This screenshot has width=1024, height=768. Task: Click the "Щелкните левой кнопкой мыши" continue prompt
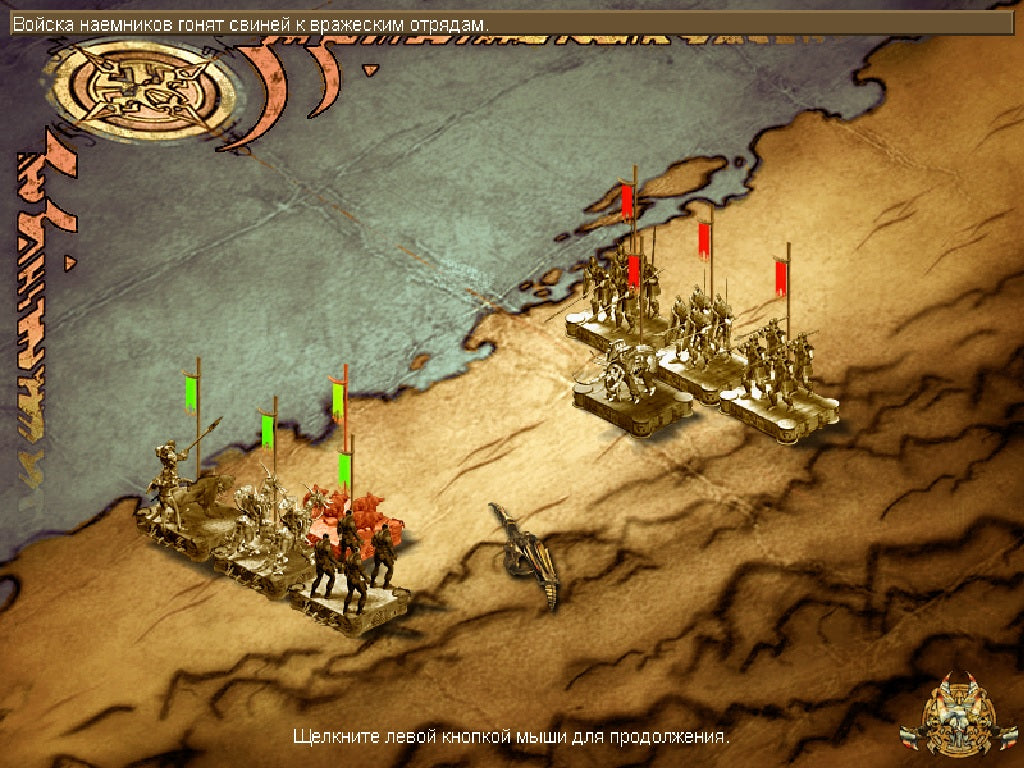tap(511, 738)
